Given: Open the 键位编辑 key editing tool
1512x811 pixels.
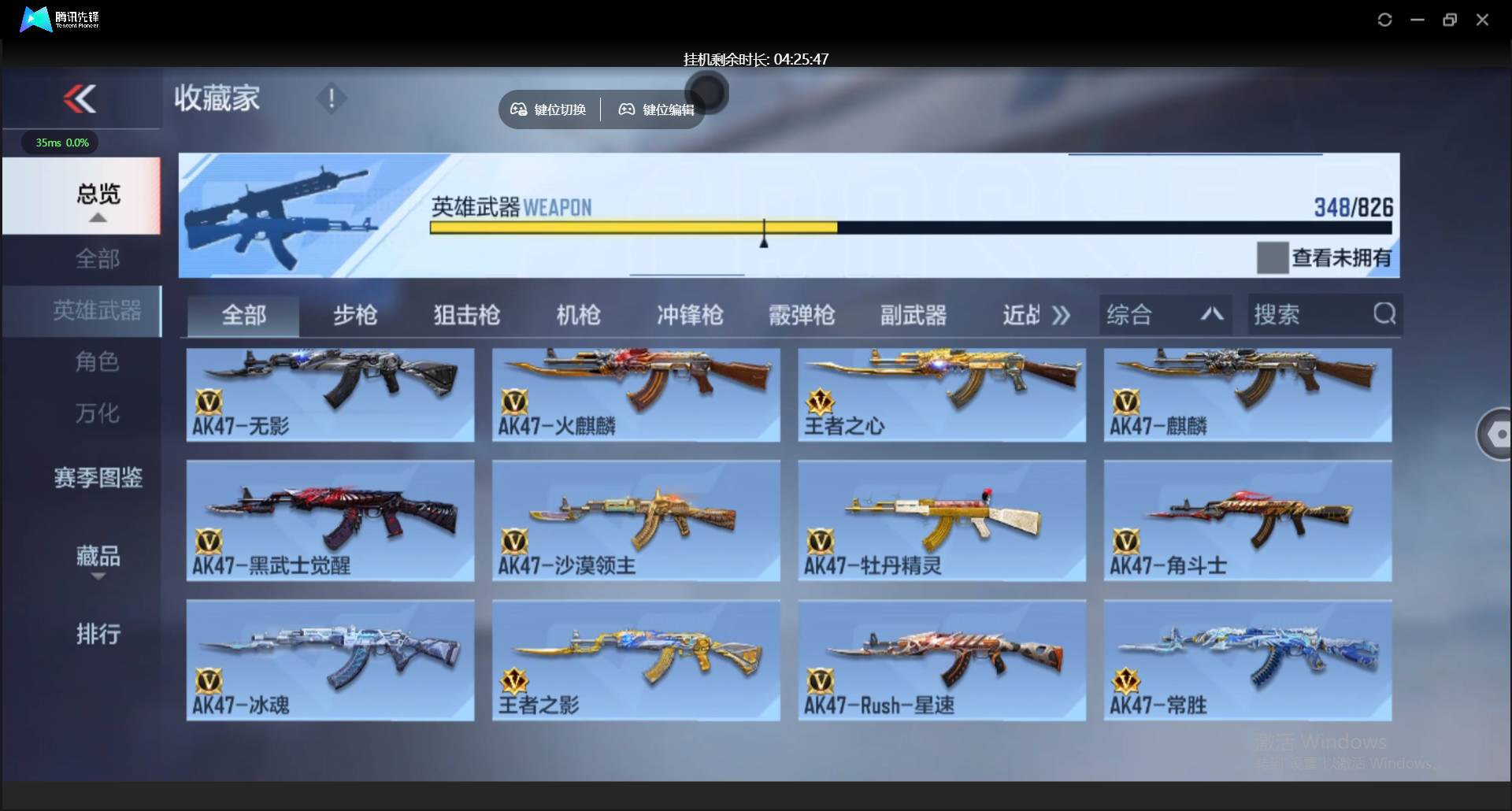Looking at the screenshot, I should tap(655, 109).
